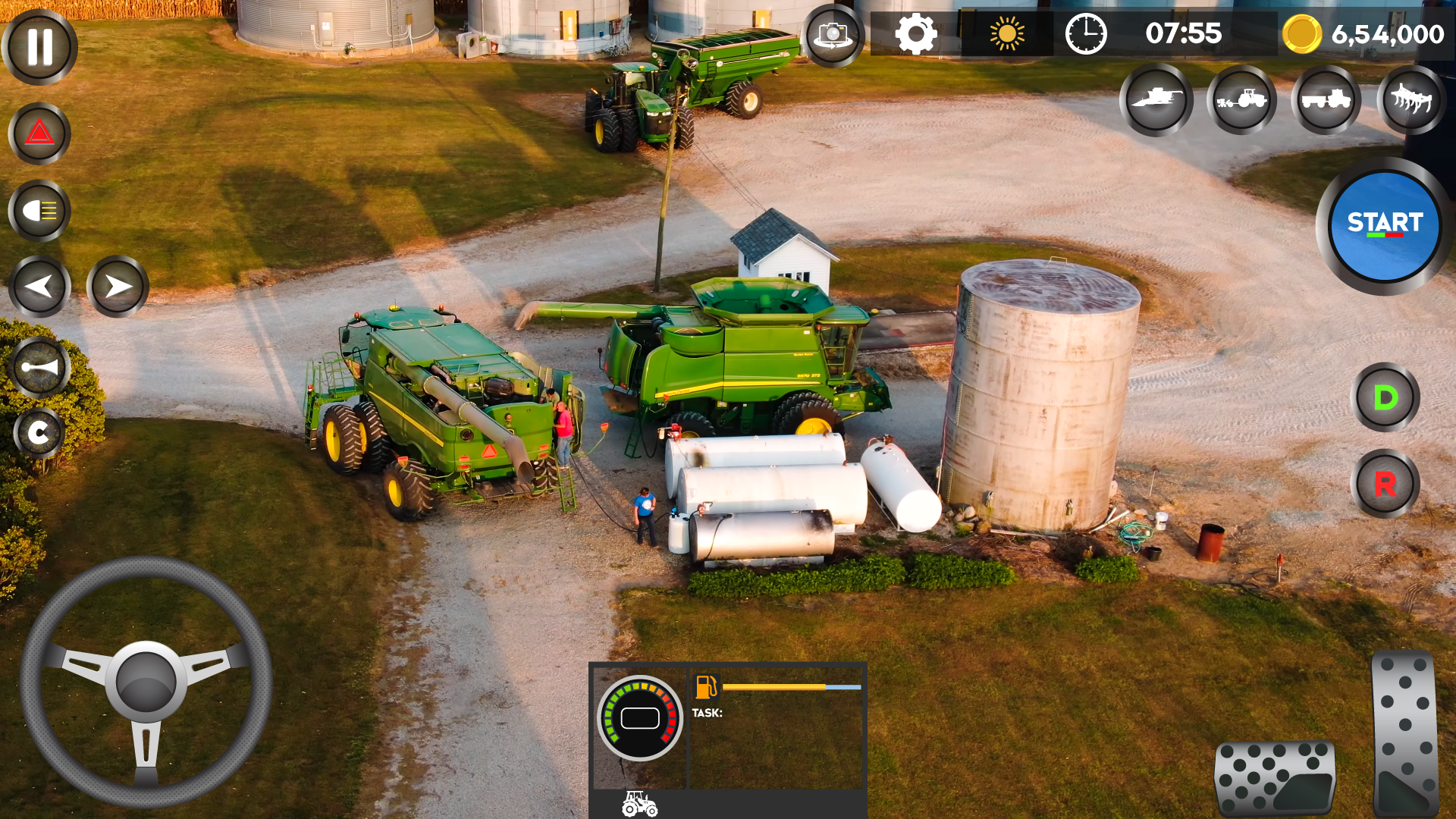The width and height of the screenshot is (1456, 819).
Task: Select the tractor with trailer icon
Action: tap(1326, 99)
